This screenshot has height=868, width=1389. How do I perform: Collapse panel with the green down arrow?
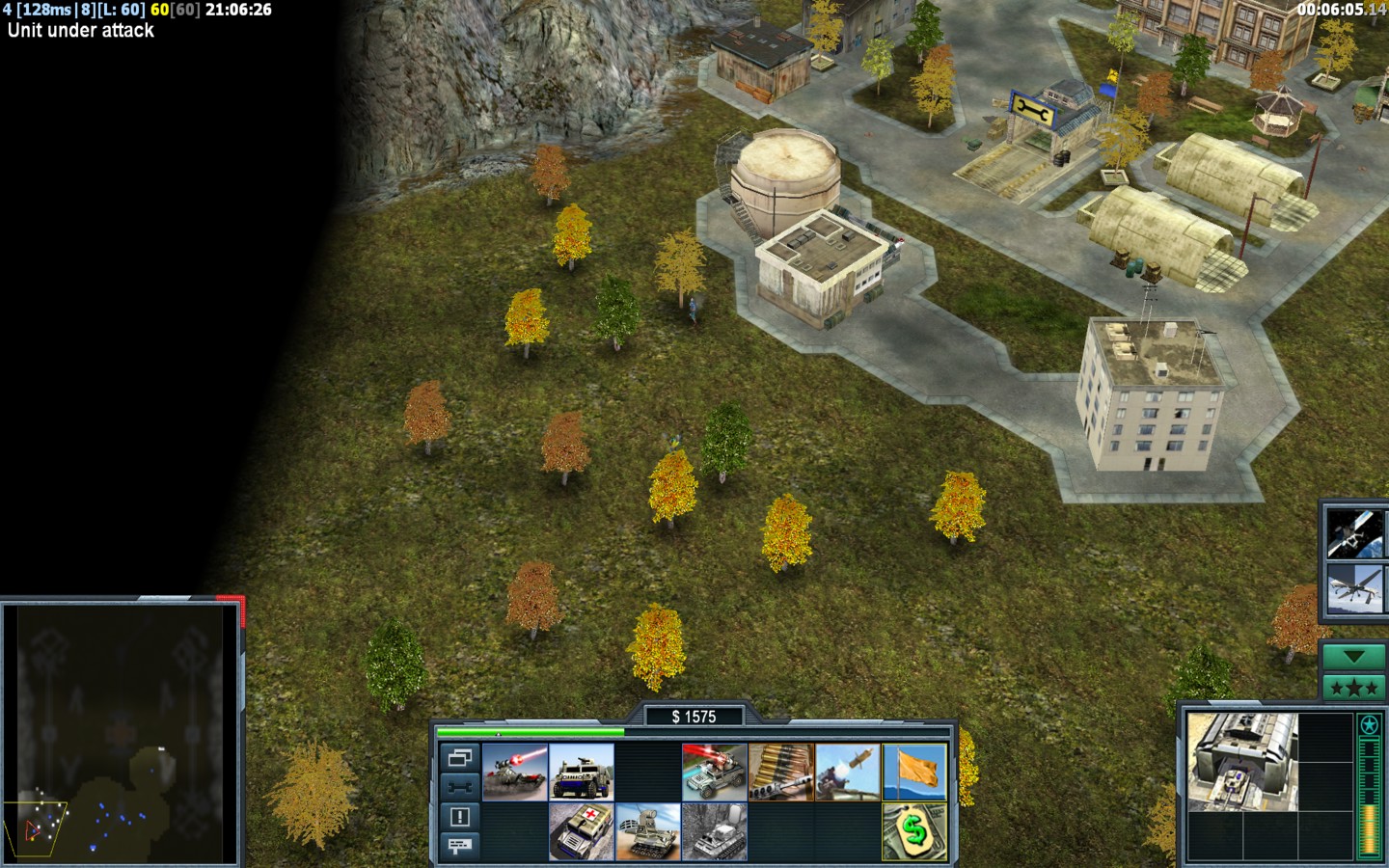[1354, 657]
